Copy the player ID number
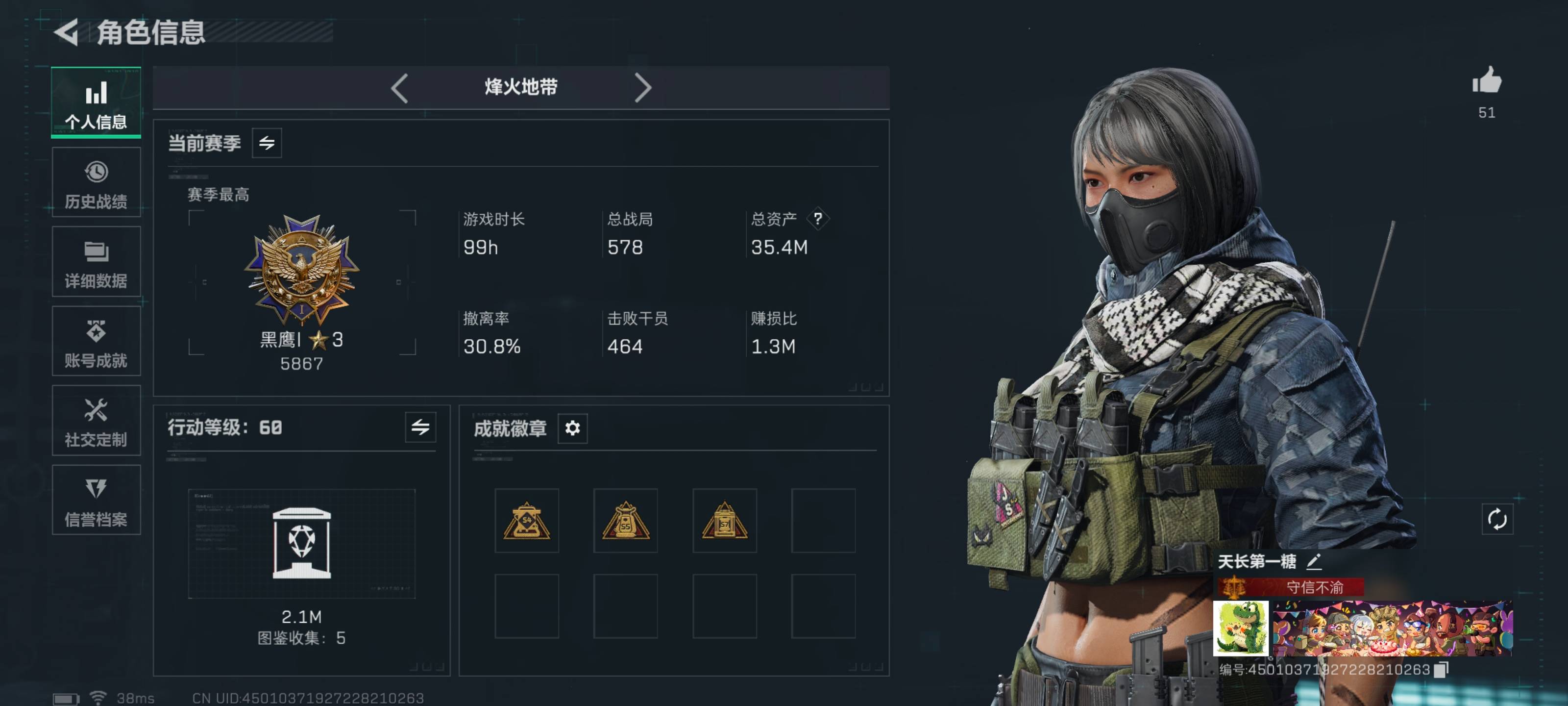 point(1441,670)
